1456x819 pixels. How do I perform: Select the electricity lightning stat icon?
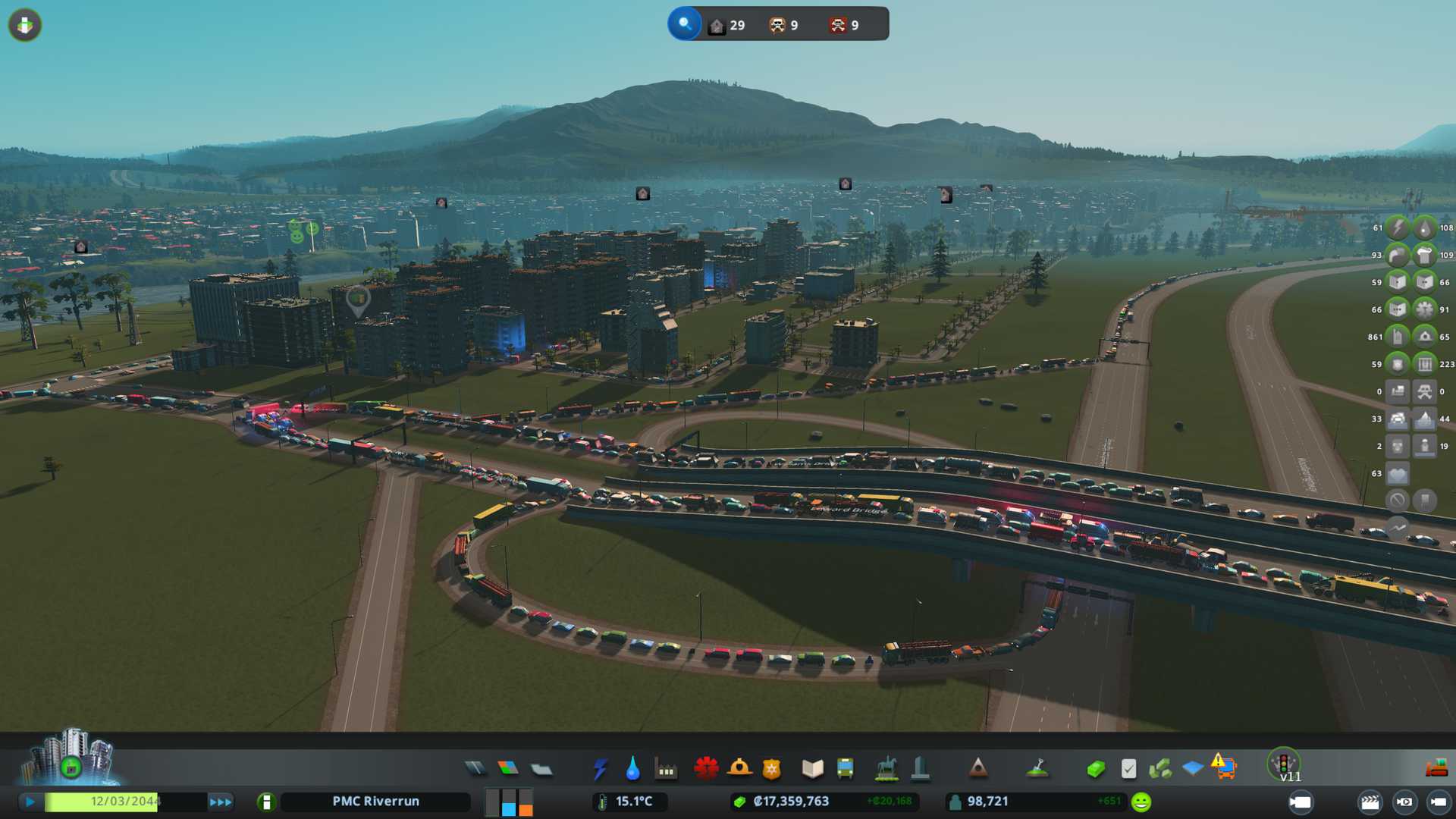coord(1398,227)
